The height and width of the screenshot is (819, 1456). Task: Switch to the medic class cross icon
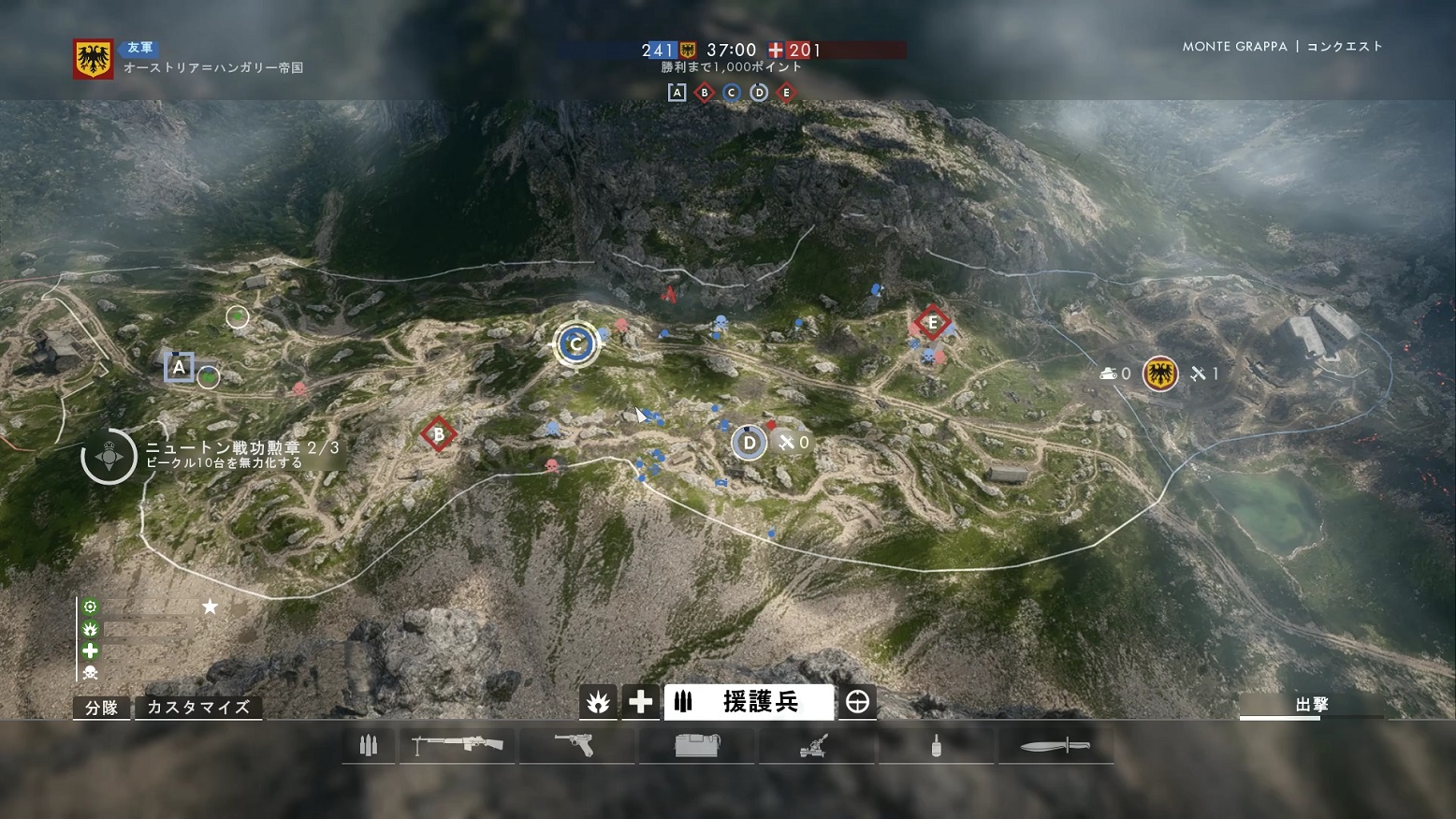pos(640,702)
